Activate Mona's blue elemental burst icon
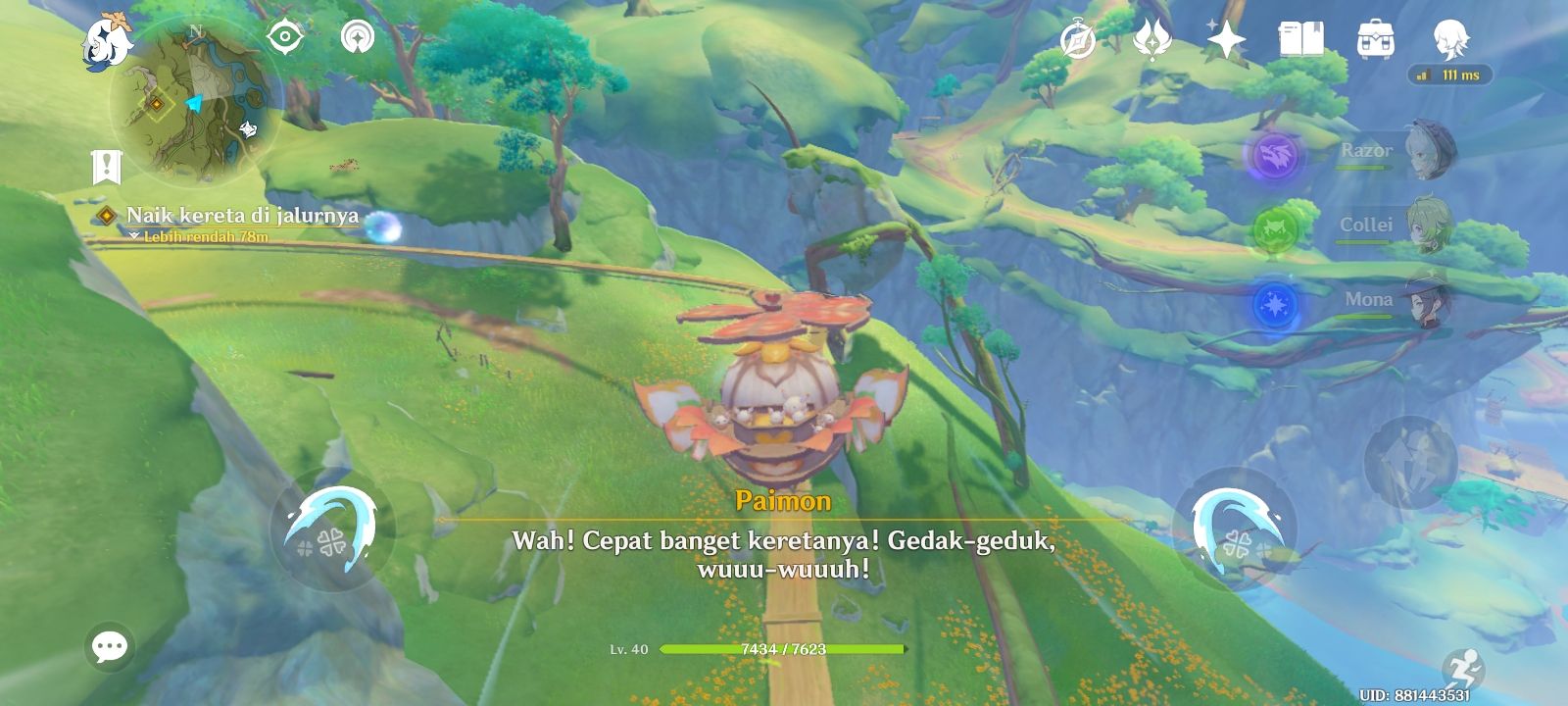Image resolution: width=1568 pixels, height=706 pixels. (1275, 302)
